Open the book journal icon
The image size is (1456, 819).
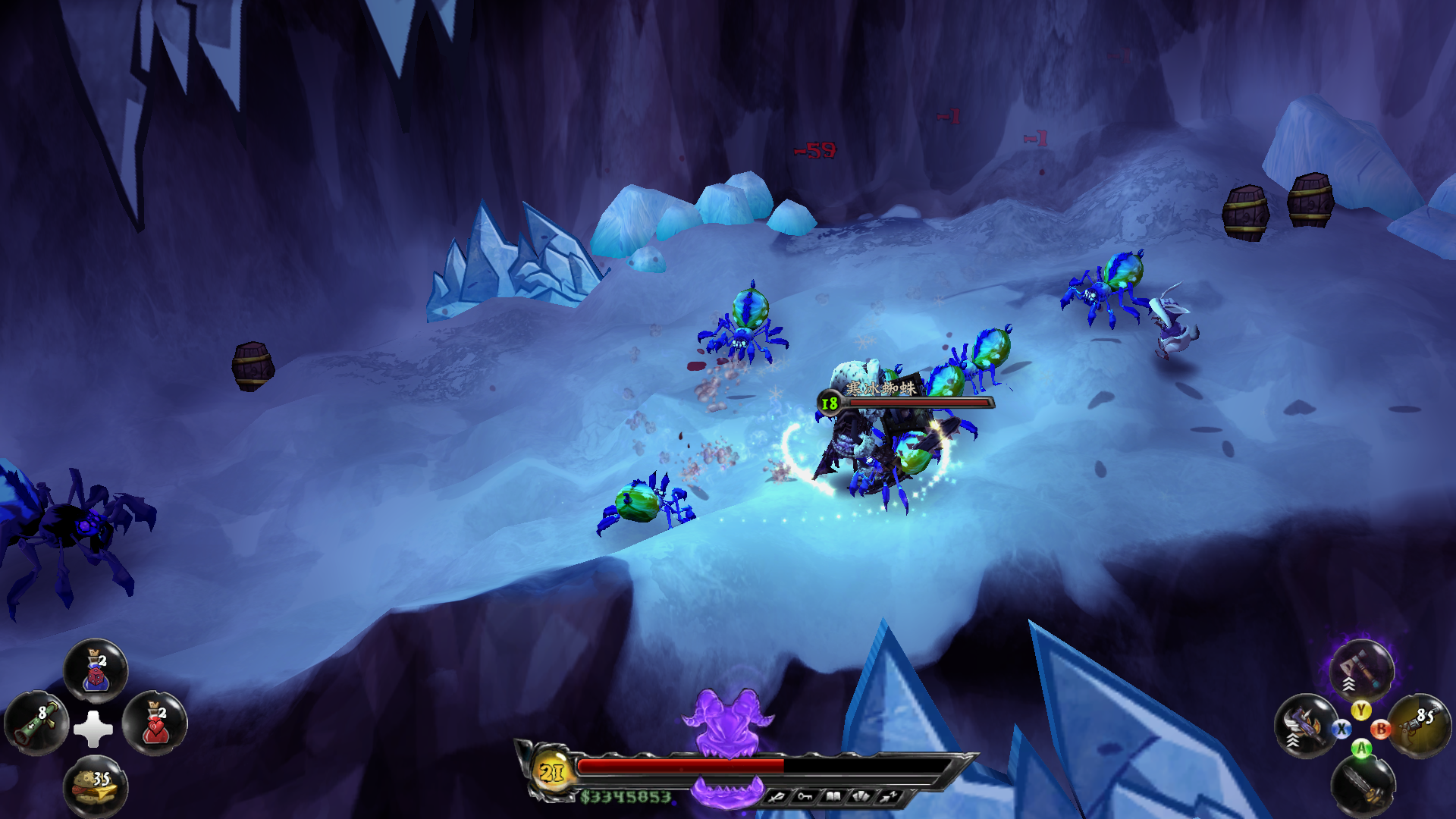click(833, 796)
